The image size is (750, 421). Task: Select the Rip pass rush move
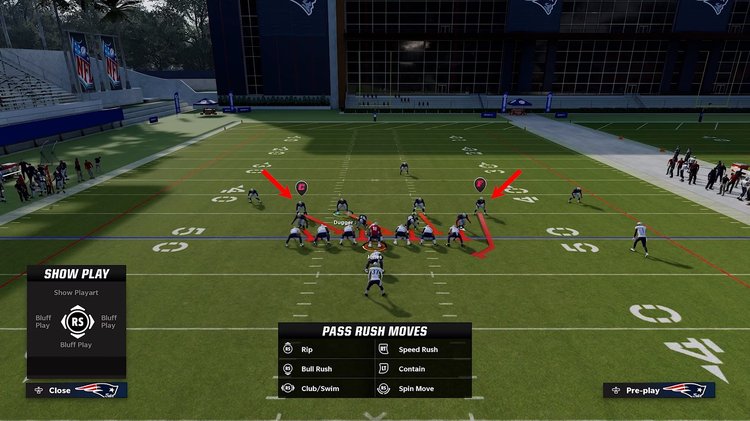(x=307, y=350)
